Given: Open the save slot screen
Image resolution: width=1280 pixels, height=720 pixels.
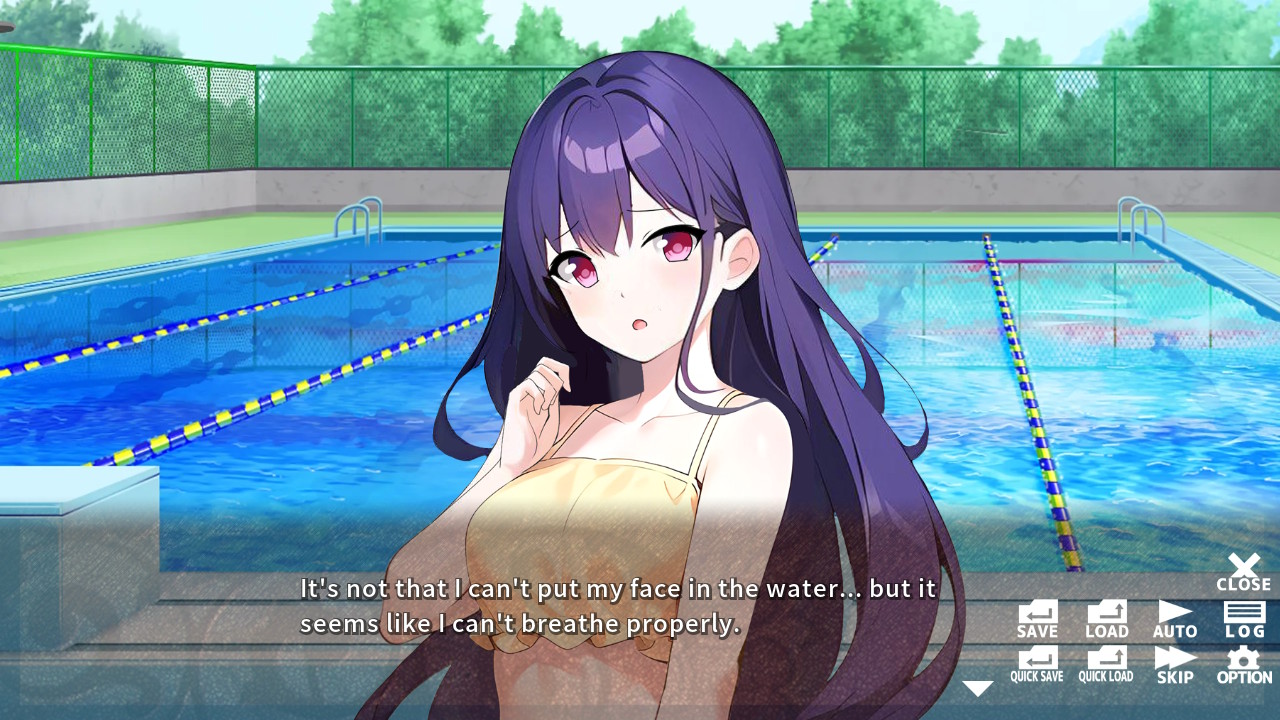Looking at the screenshot, I should coord(1036,617).
